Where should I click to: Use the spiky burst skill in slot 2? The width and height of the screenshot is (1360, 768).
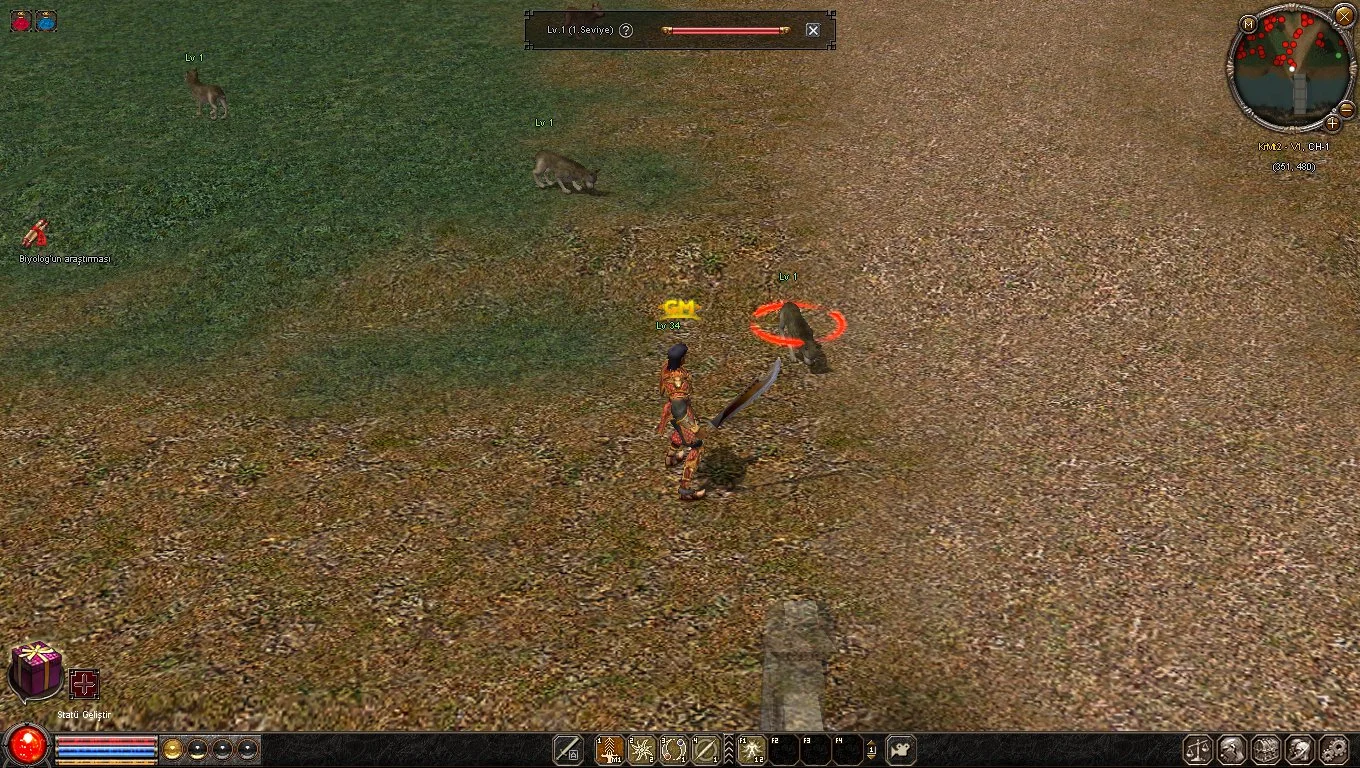(641, 749)
